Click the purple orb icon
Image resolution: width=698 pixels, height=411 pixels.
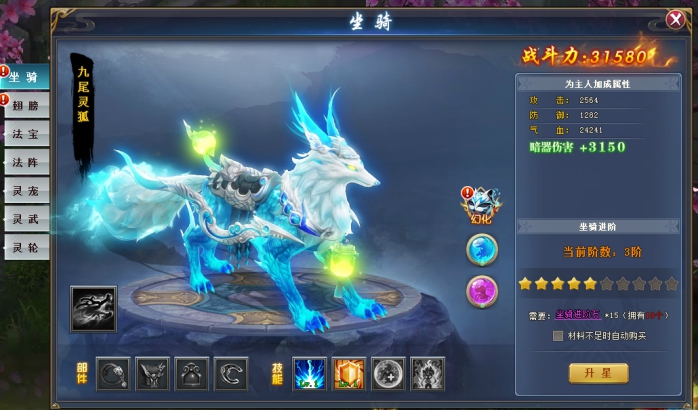point(482,291)
